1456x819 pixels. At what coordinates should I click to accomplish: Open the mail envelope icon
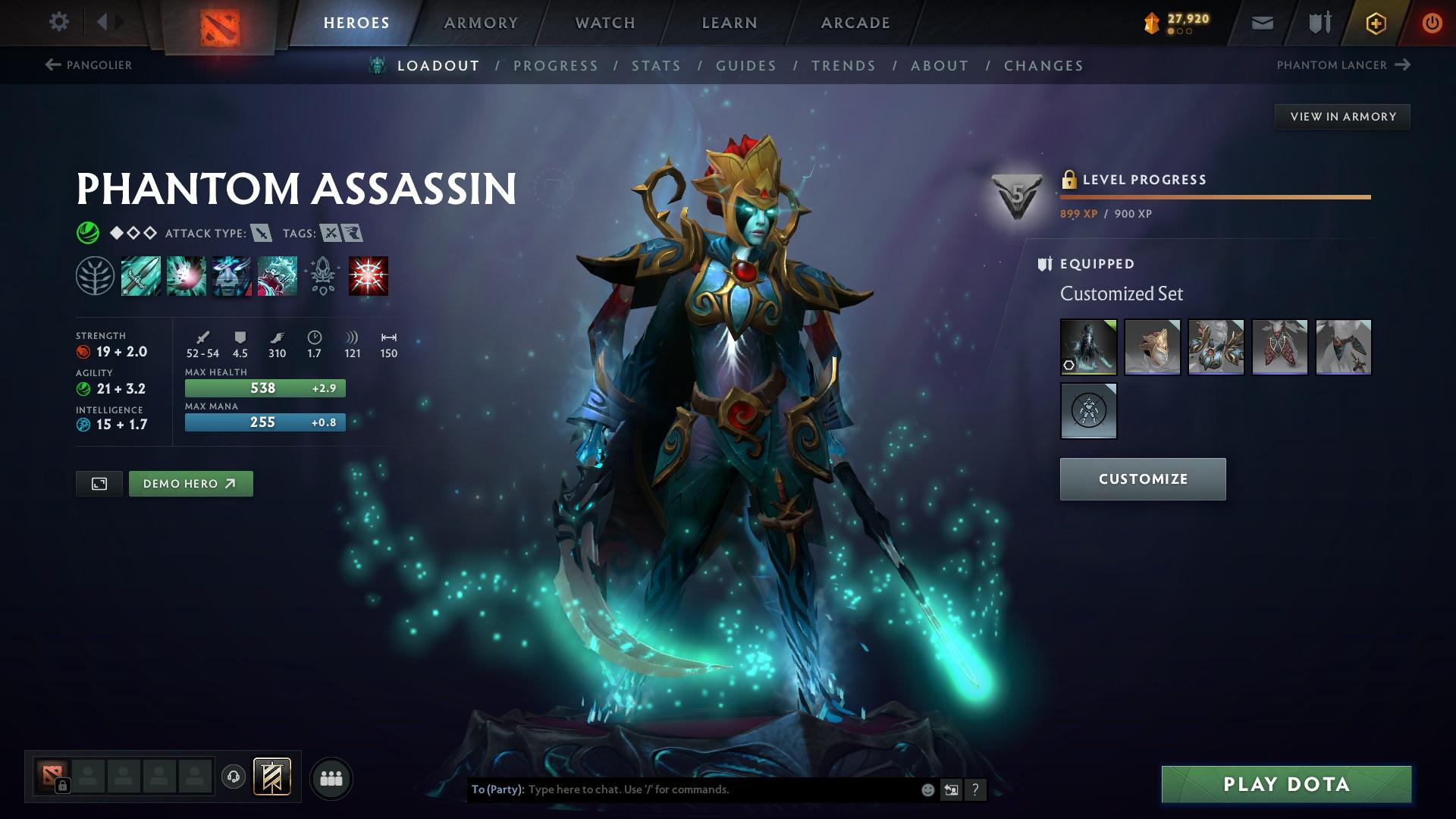[x=1262, y=24]
